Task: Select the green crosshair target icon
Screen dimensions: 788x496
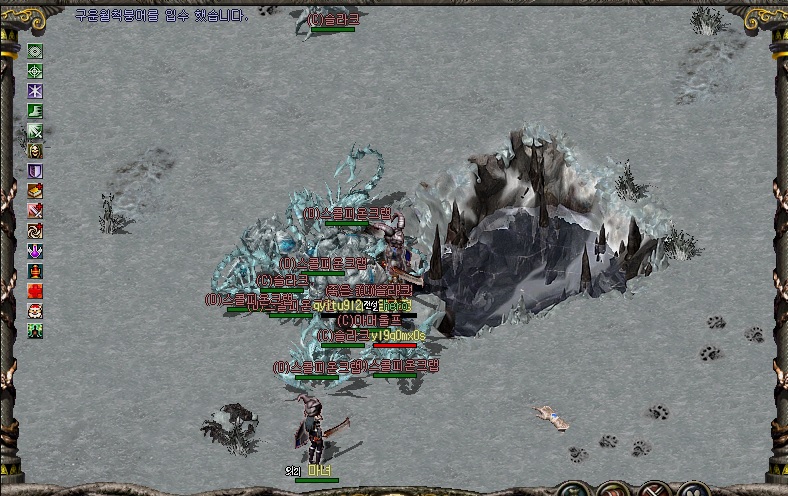Action: (x=35, y=71)
